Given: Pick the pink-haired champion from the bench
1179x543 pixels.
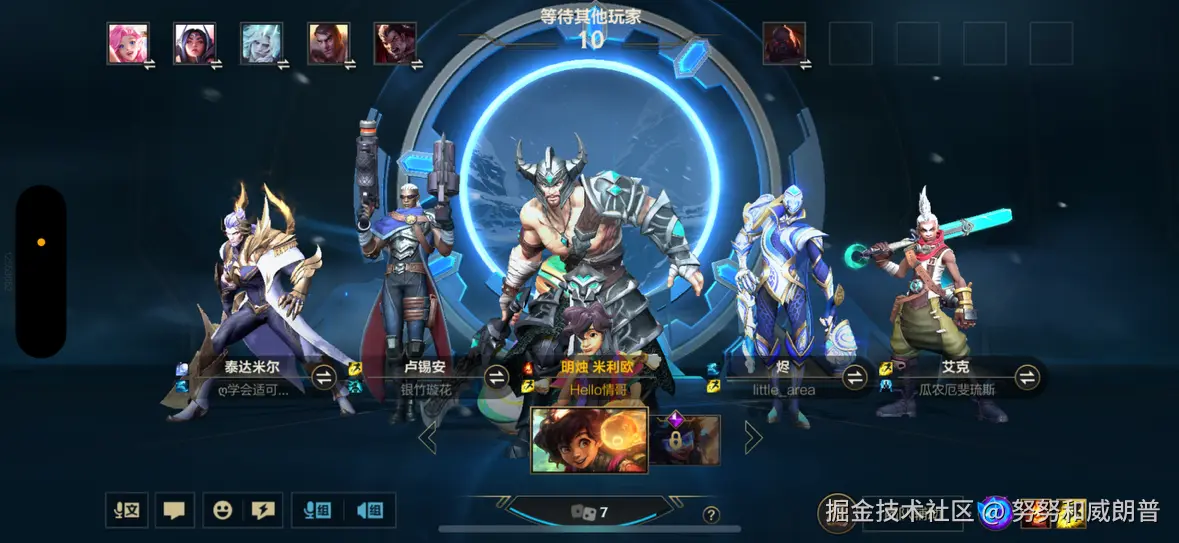Looking at the screenshot, I should pos(128,43).
